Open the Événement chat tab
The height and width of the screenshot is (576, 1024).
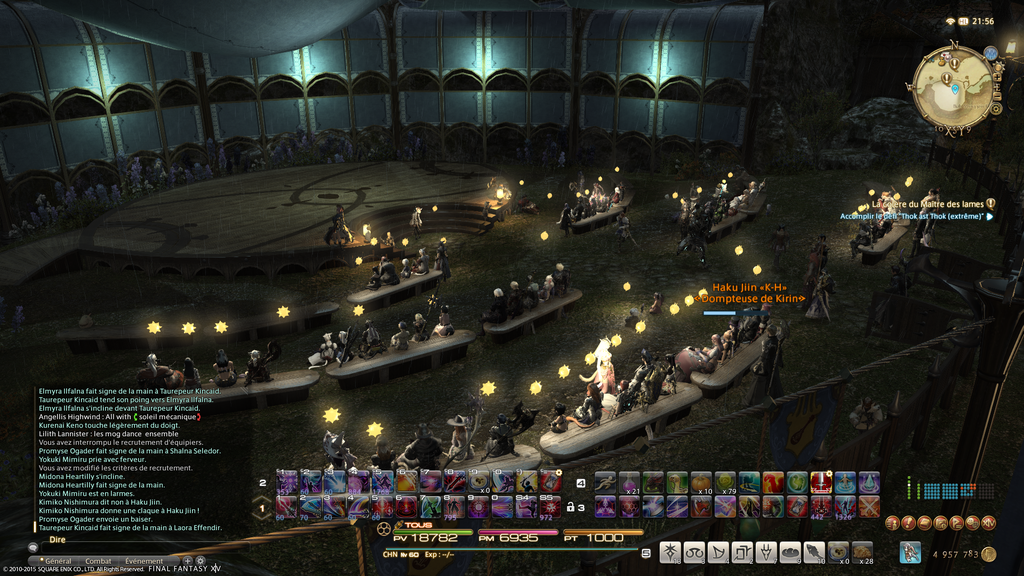coord(144,561)
